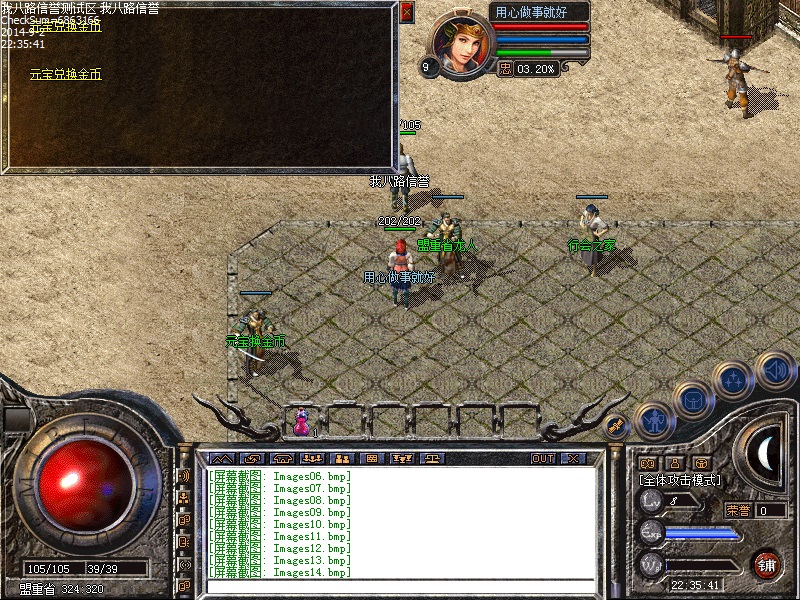This screenshot has width=800, height=600.
Task: Click the Lv level round icon
Action: (x=652, y=501)
